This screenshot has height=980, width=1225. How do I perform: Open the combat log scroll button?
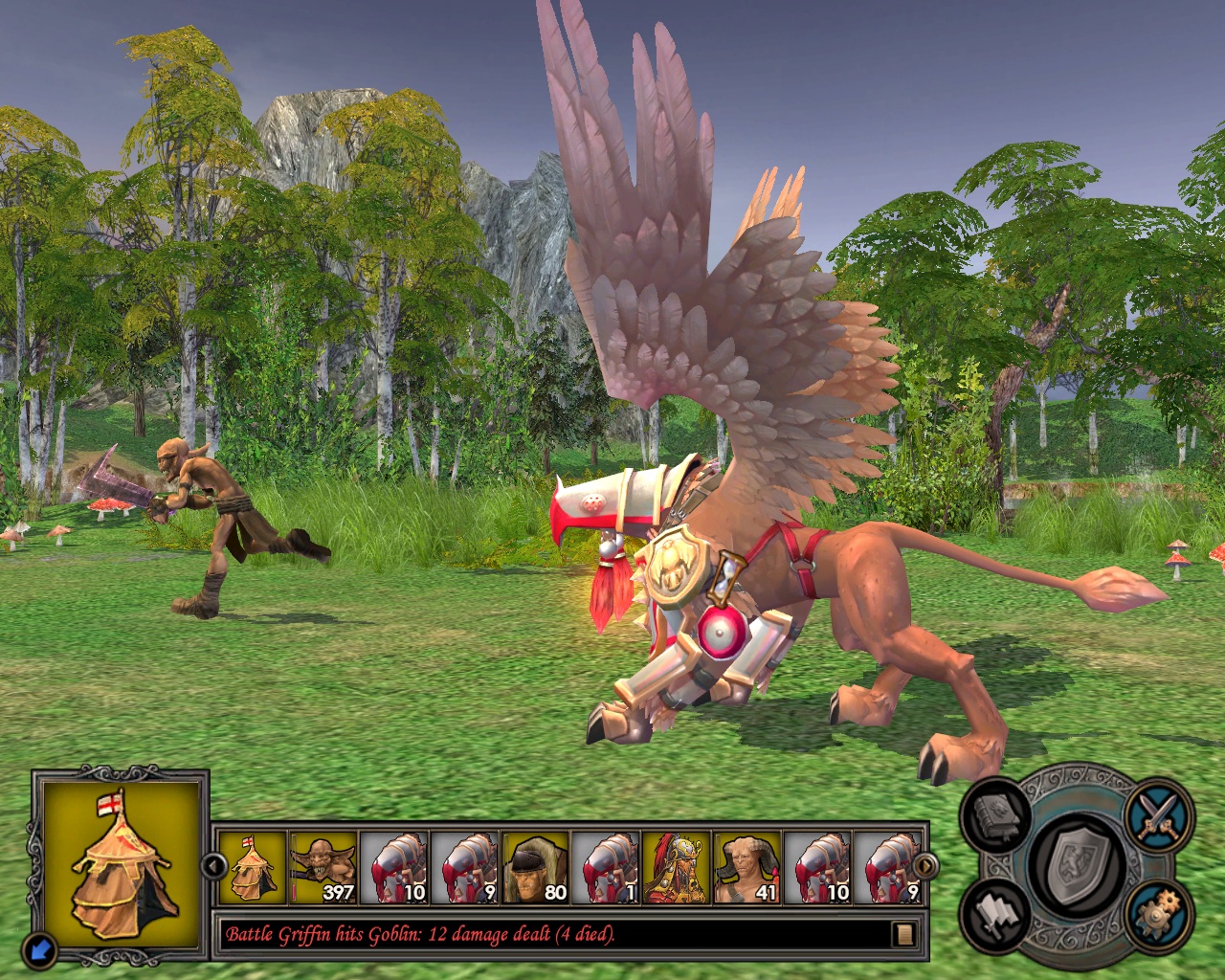902,934
